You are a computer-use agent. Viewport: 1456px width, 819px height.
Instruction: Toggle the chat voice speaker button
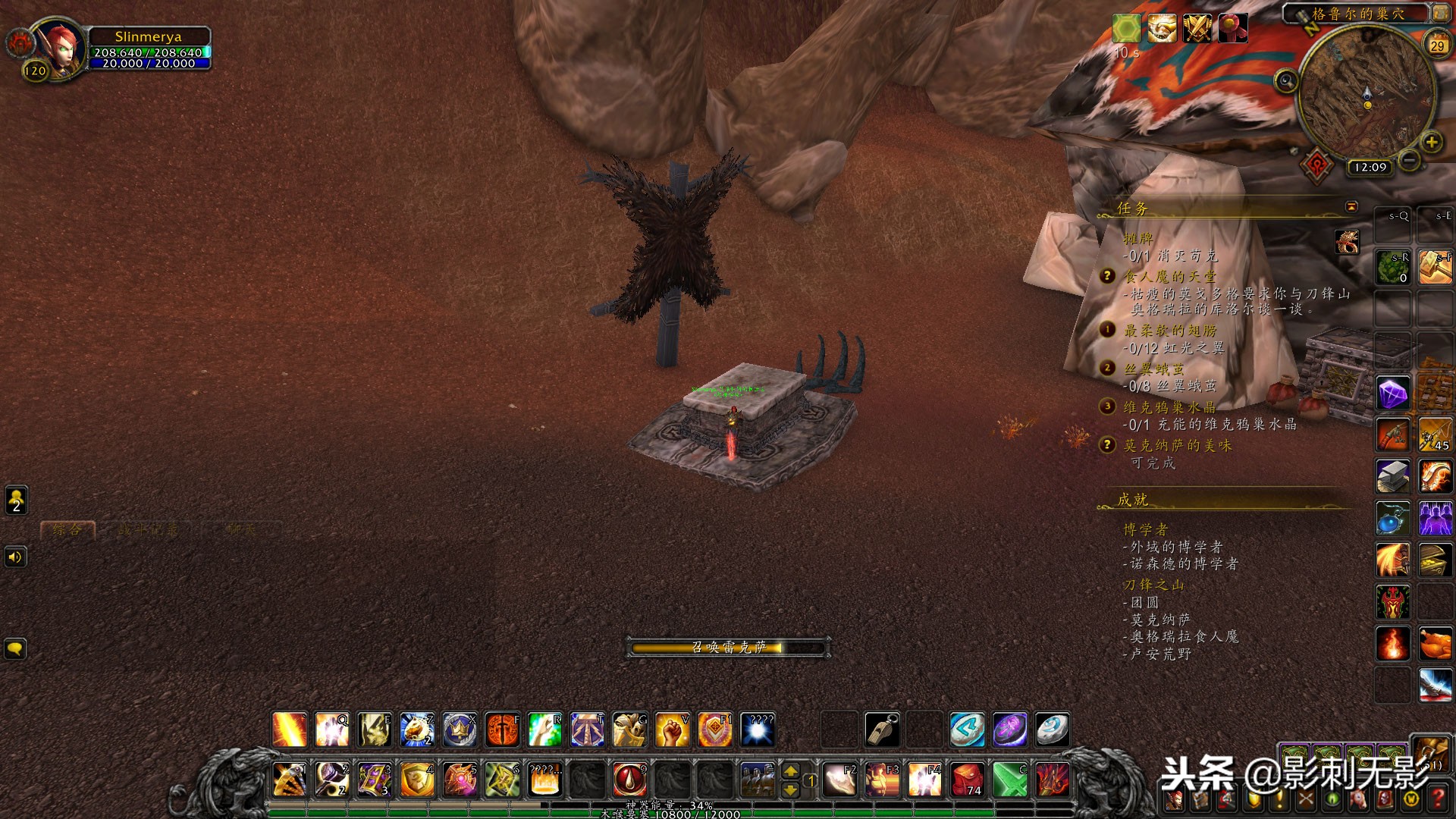[x=15, y=557]
